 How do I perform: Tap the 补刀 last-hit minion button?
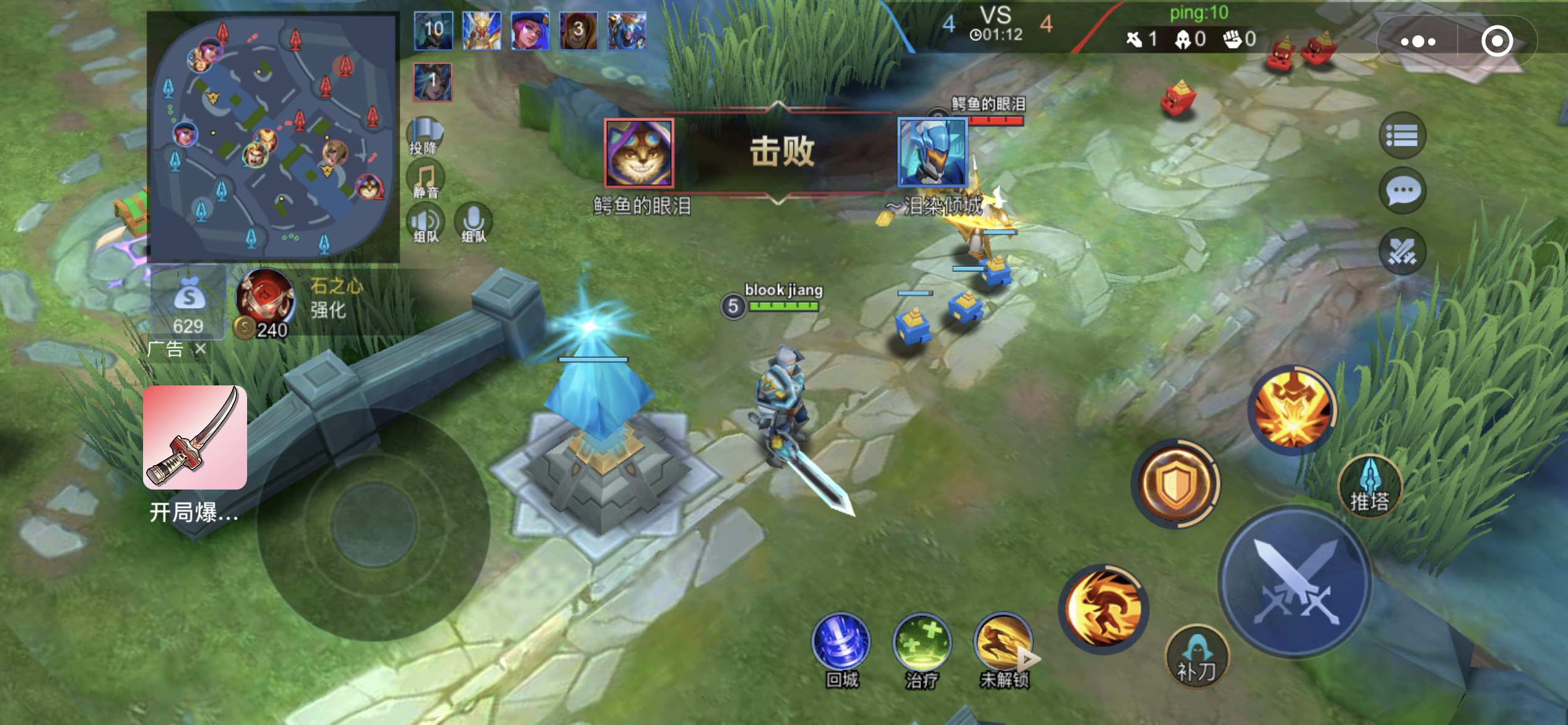1196,658
